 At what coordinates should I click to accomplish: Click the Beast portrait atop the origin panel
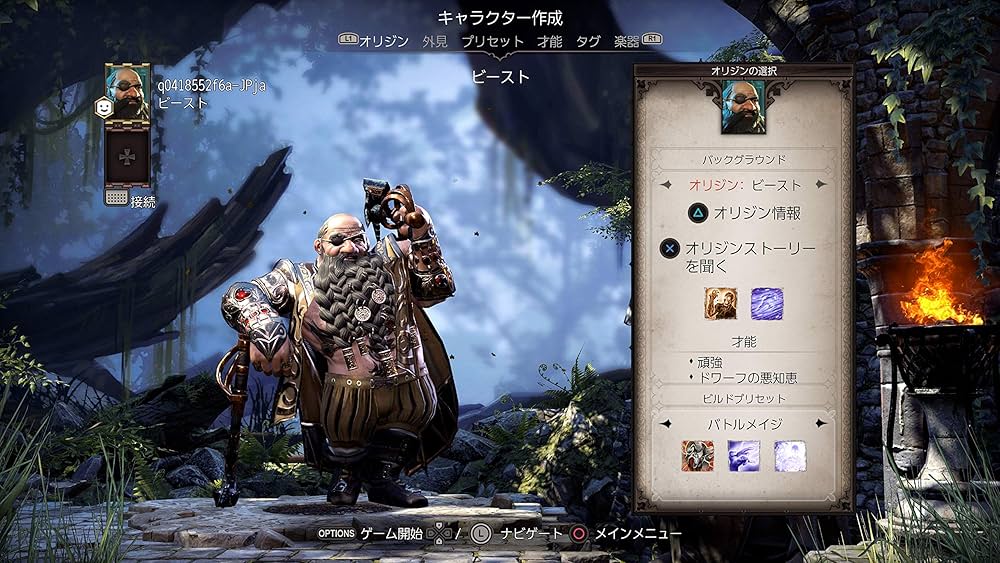click(742, 107)
